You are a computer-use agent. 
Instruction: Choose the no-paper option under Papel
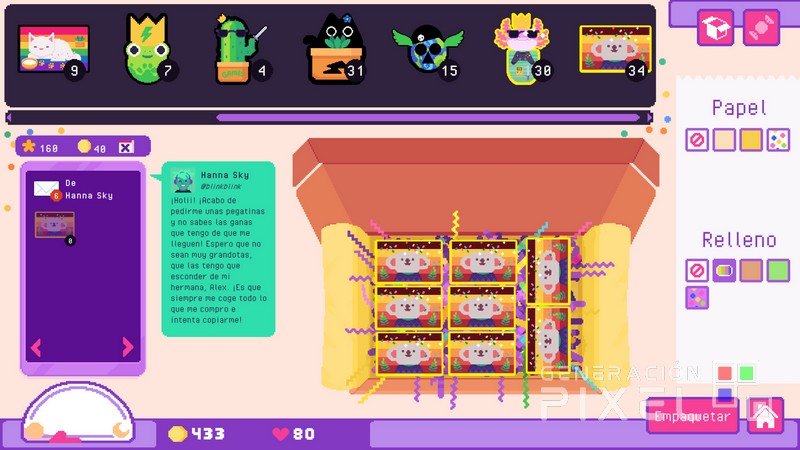[697, 141]
